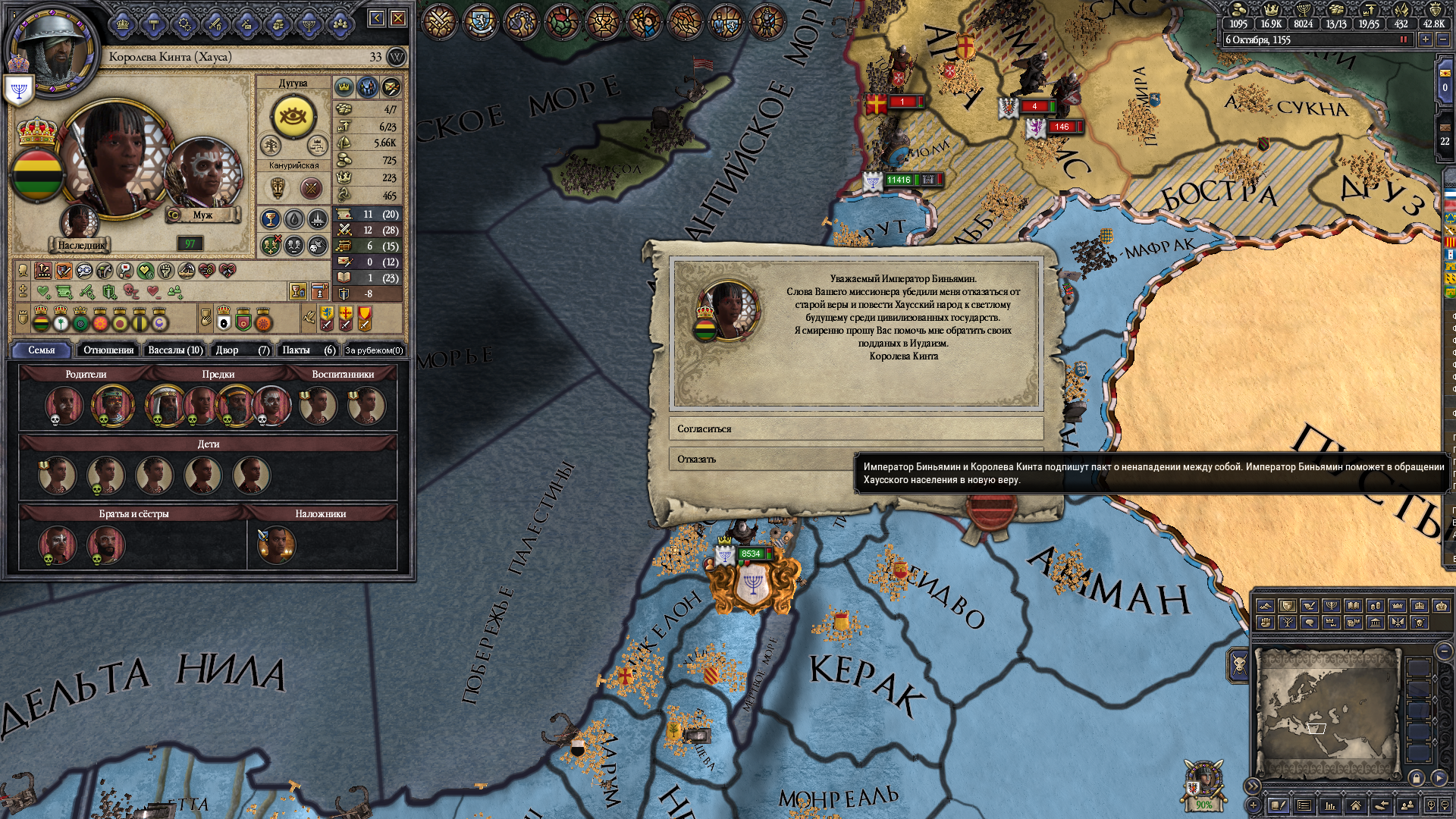The height and width of the screenshot is (819, 1456).
Task: Open the Wikipedia W button beside the name
Action: click(397, 57)
